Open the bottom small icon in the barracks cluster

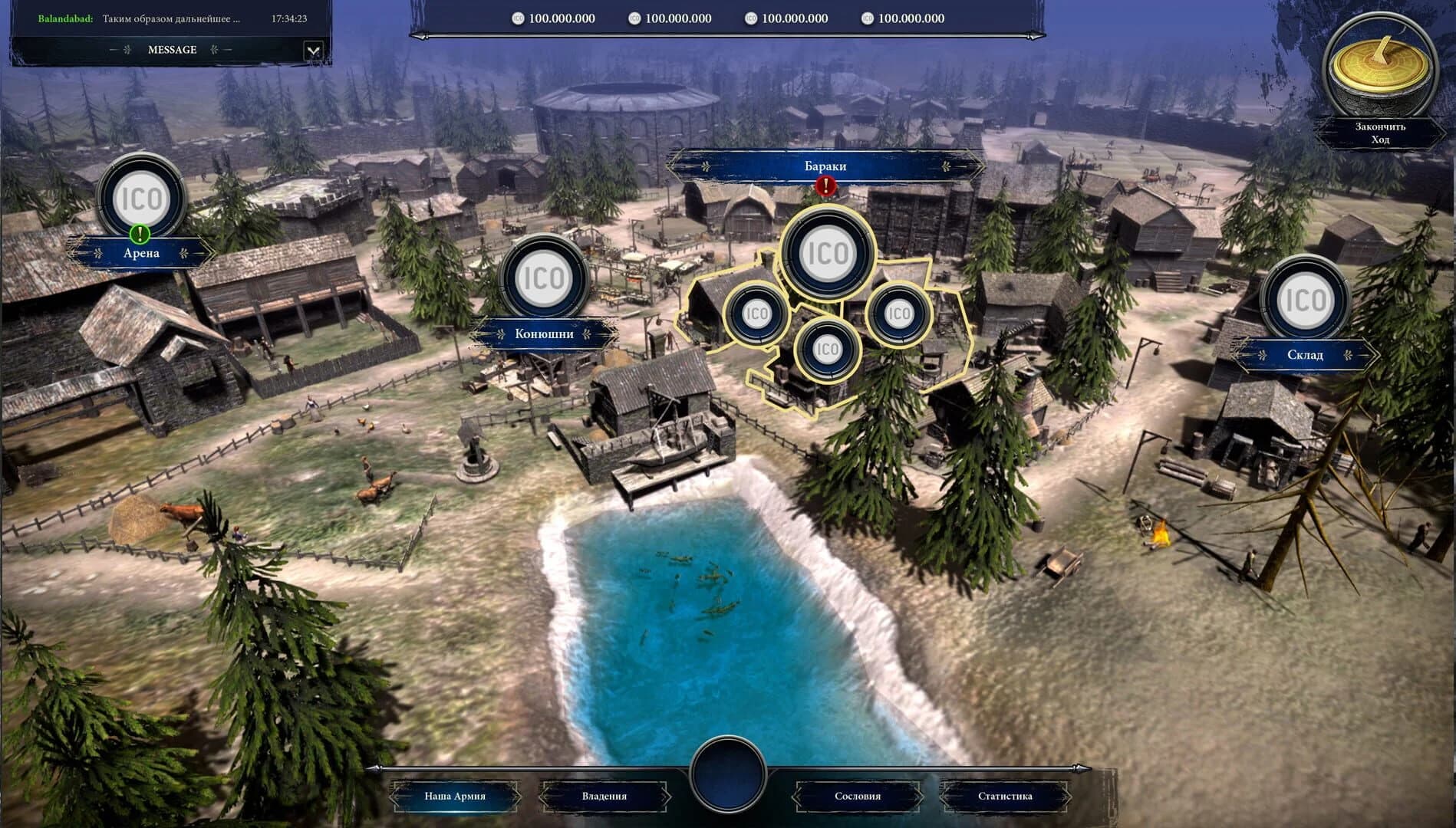click(x=826, y=349)
